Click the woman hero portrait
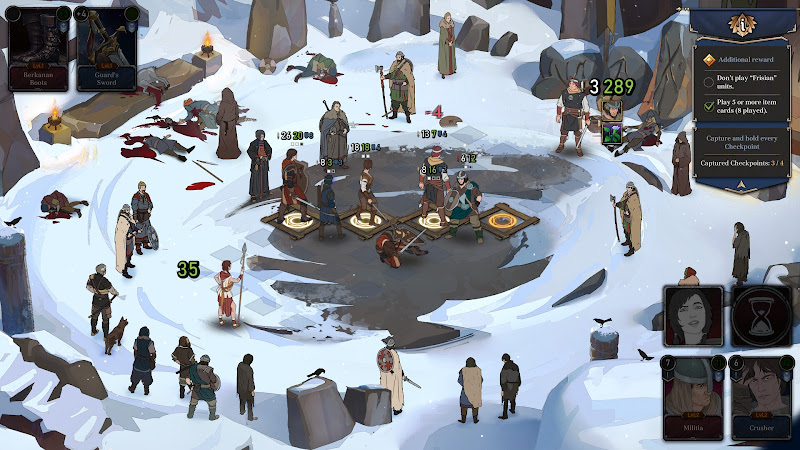The width and height of the screenshot is (800, 450). click(693, 317)
